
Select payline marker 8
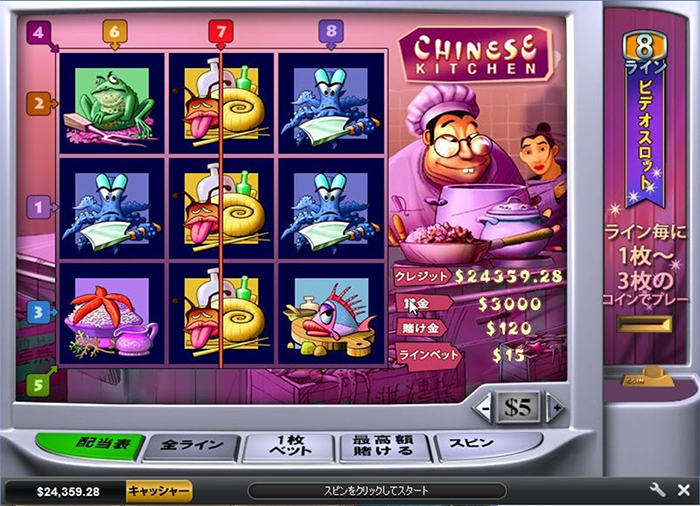331,32
